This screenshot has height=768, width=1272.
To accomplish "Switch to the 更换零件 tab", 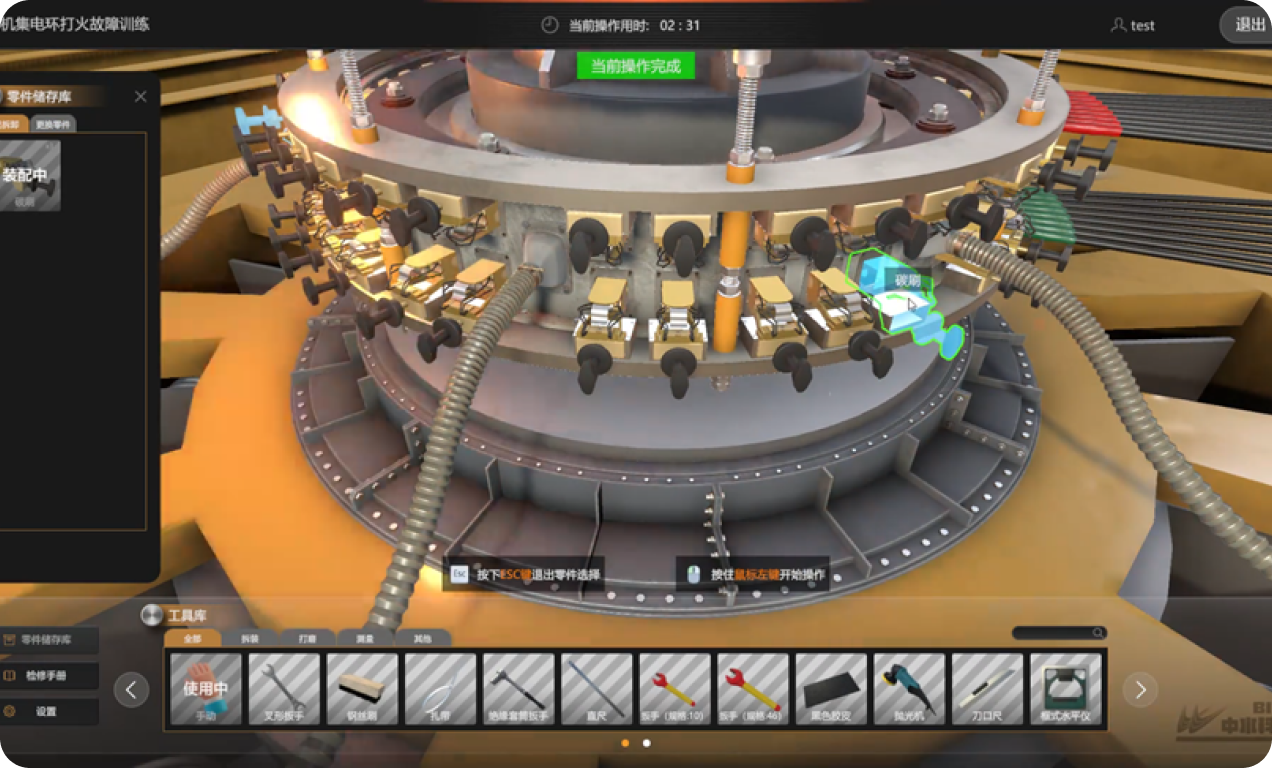I will tap(53, 125).
